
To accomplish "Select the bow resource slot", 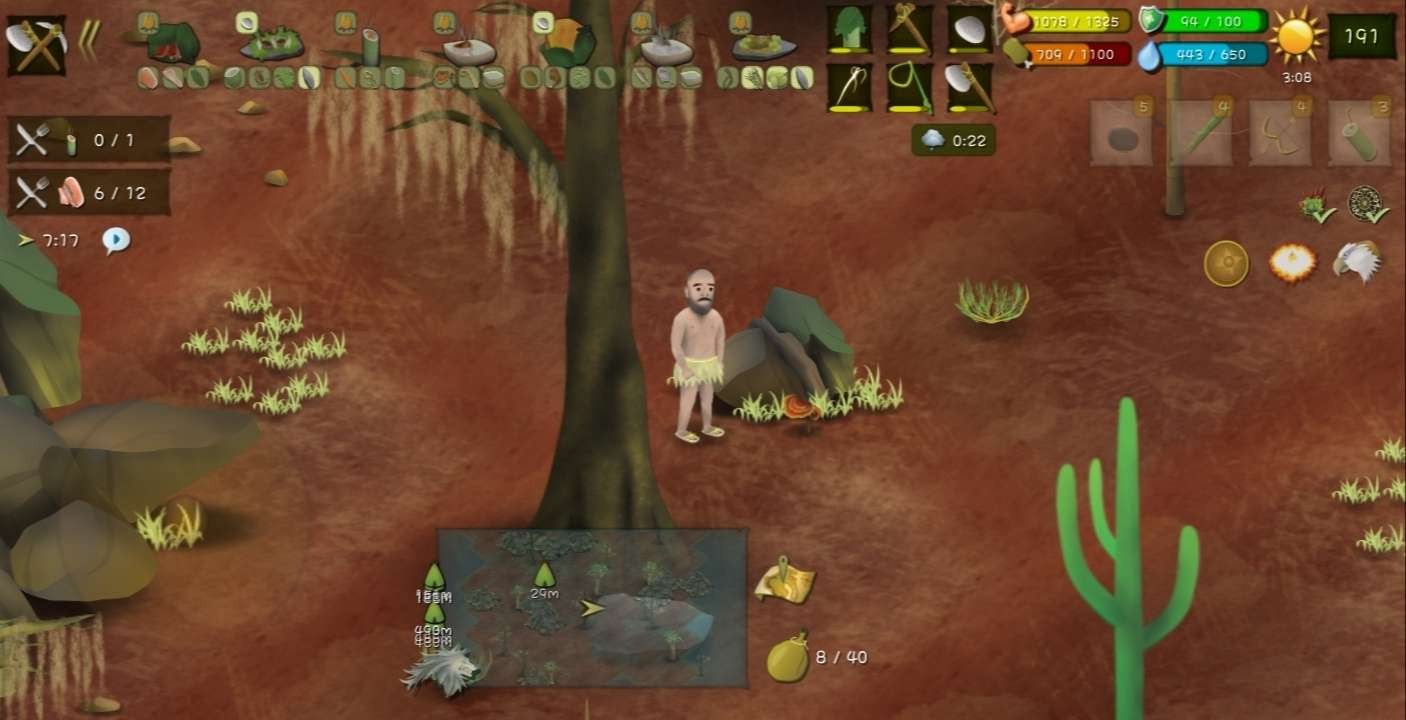I will pos(1279,134).
